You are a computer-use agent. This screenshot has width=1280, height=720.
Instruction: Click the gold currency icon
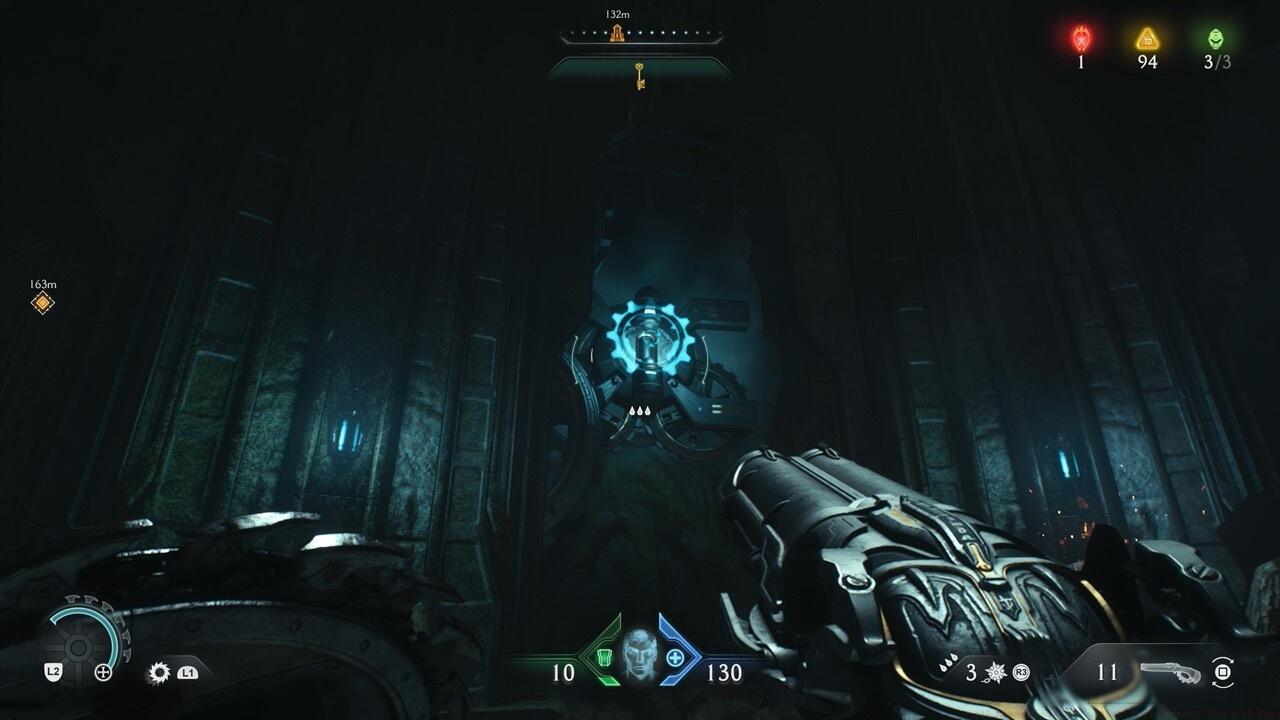click(x=1147, y=39)
